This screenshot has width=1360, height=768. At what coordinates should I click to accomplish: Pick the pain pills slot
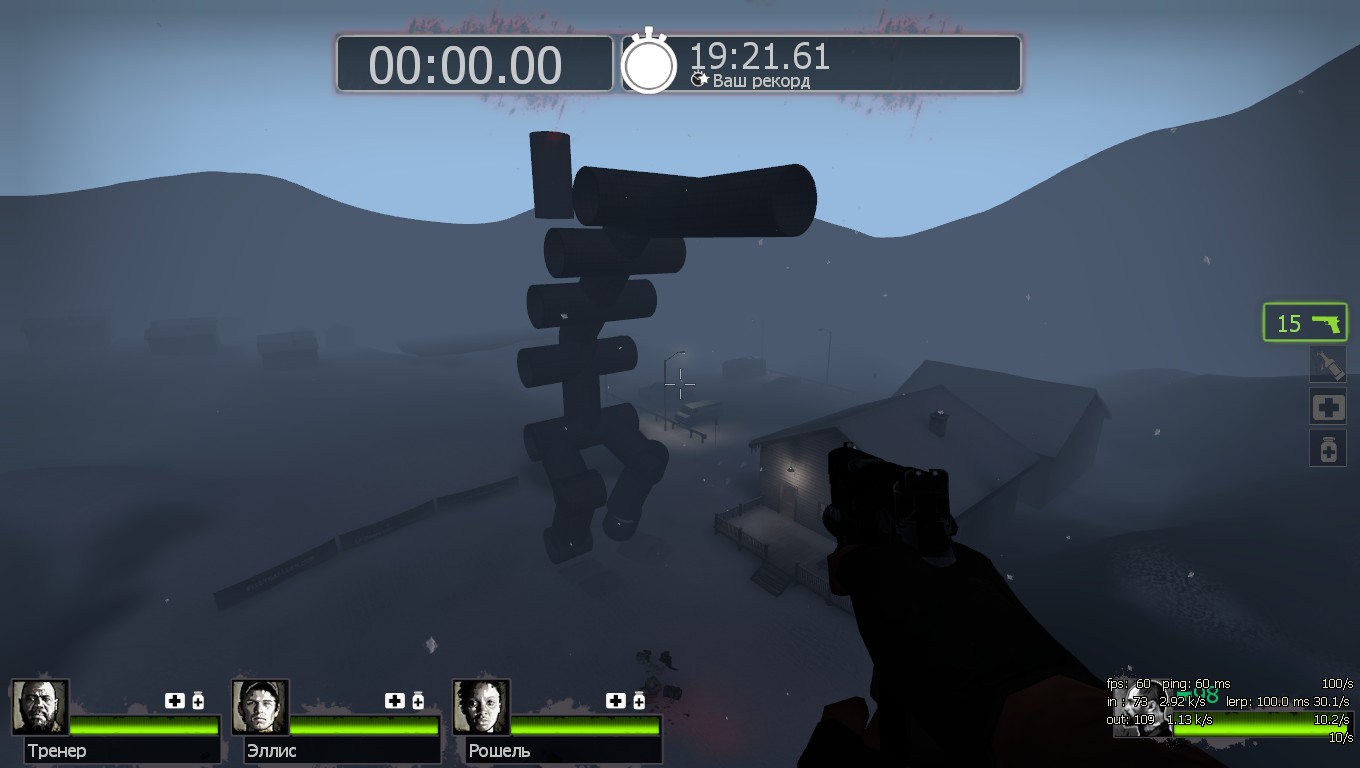pyautogui.click(x=1328, y=449)
